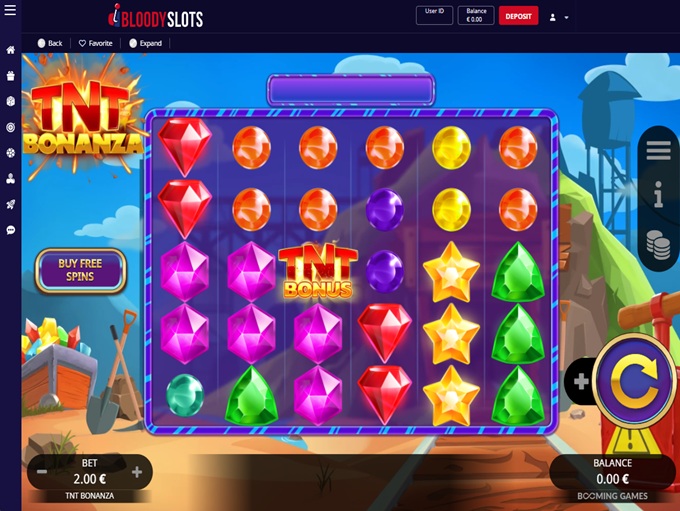Click the red Deposit button
Image resolution: width=680 pixels, height=511 pixels.
coord(518,16)
